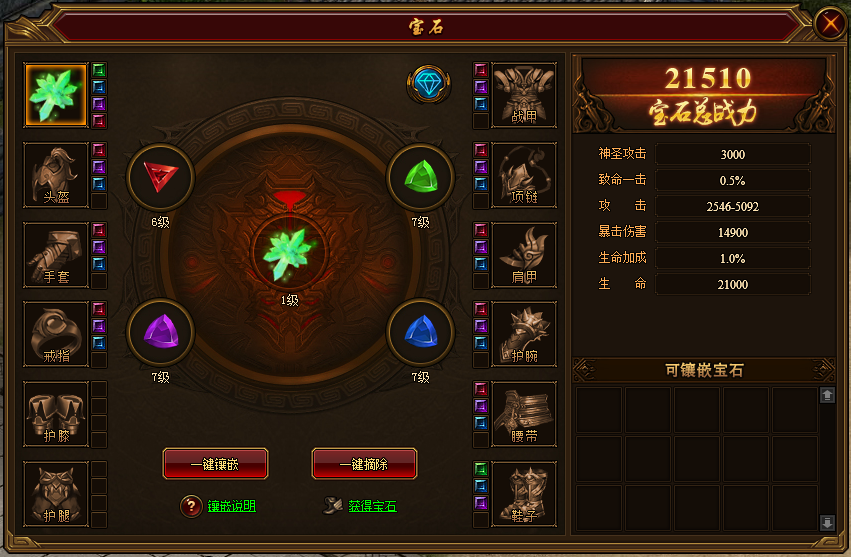851x557 pixels.
Task: Close the gem window
Action: pos(829,23)
